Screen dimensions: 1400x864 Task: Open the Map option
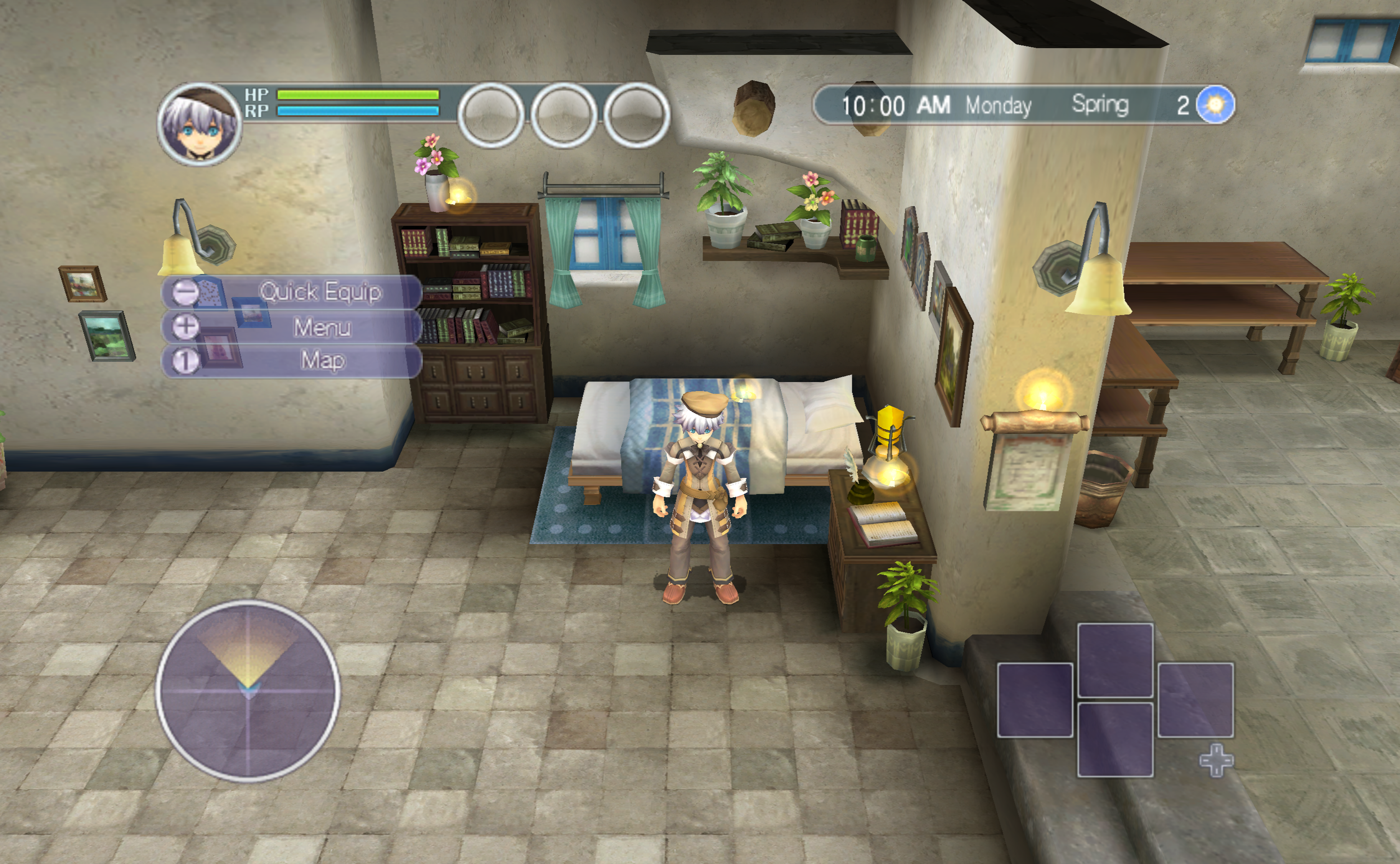pyautogui.click(x=292, y=360)
